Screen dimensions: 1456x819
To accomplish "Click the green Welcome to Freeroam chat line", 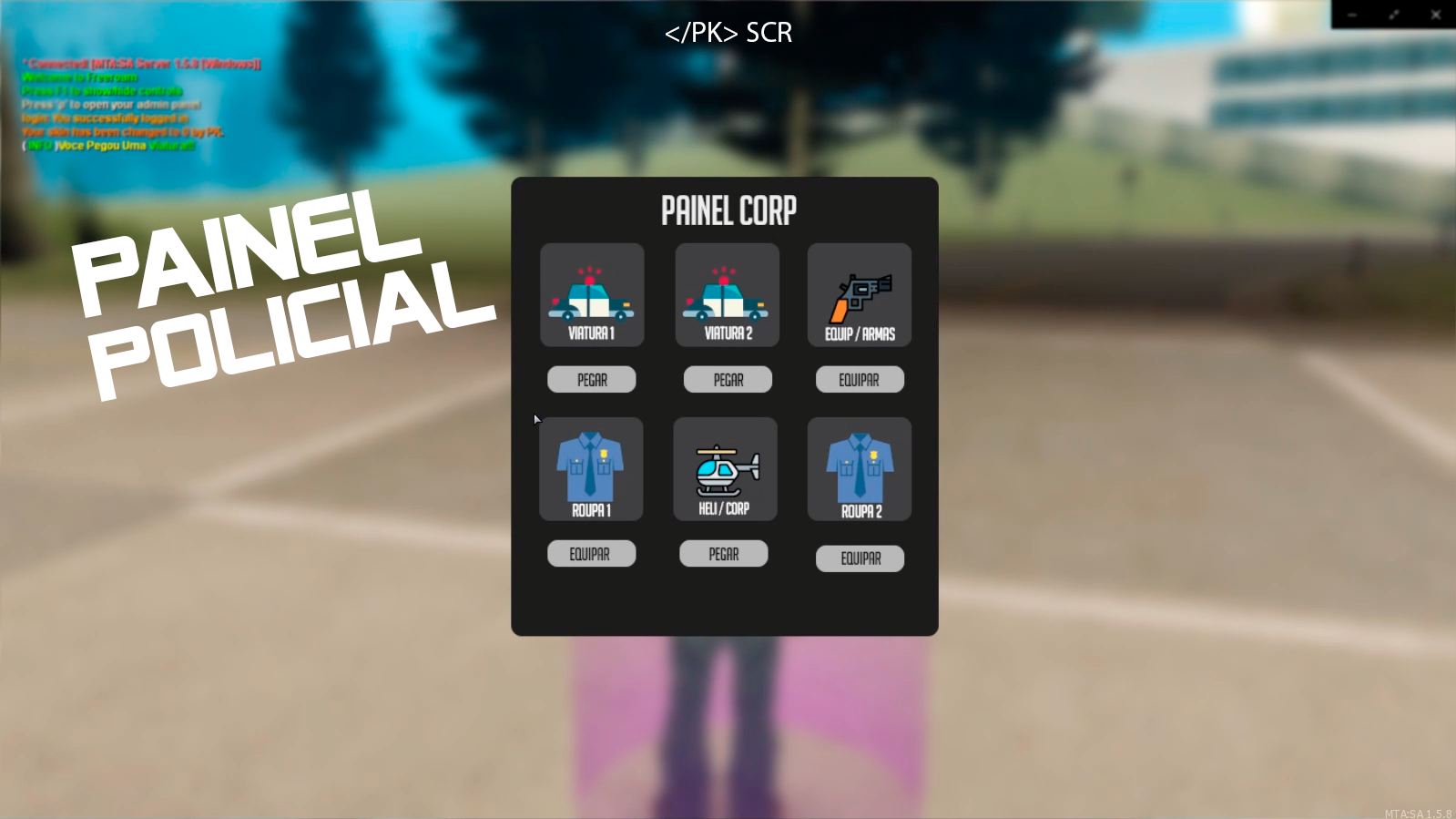I will (78, 77).
